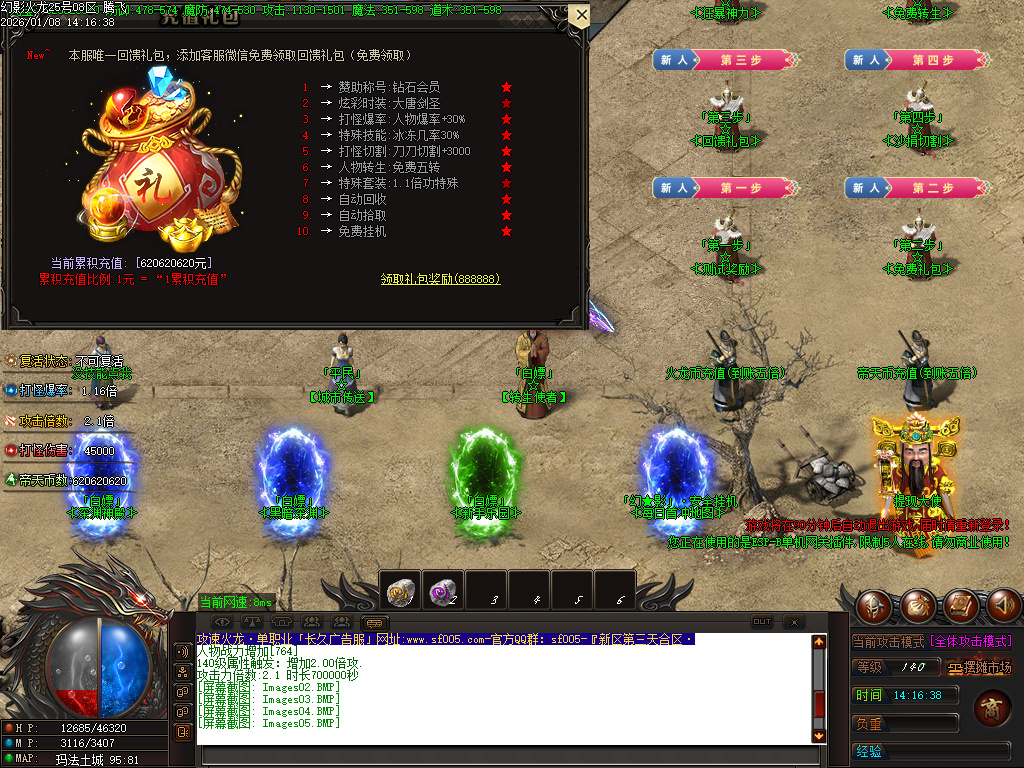Toggle sound with the speaker button
Viewport: 1024px width, 768px height.
click(1003, 605)
